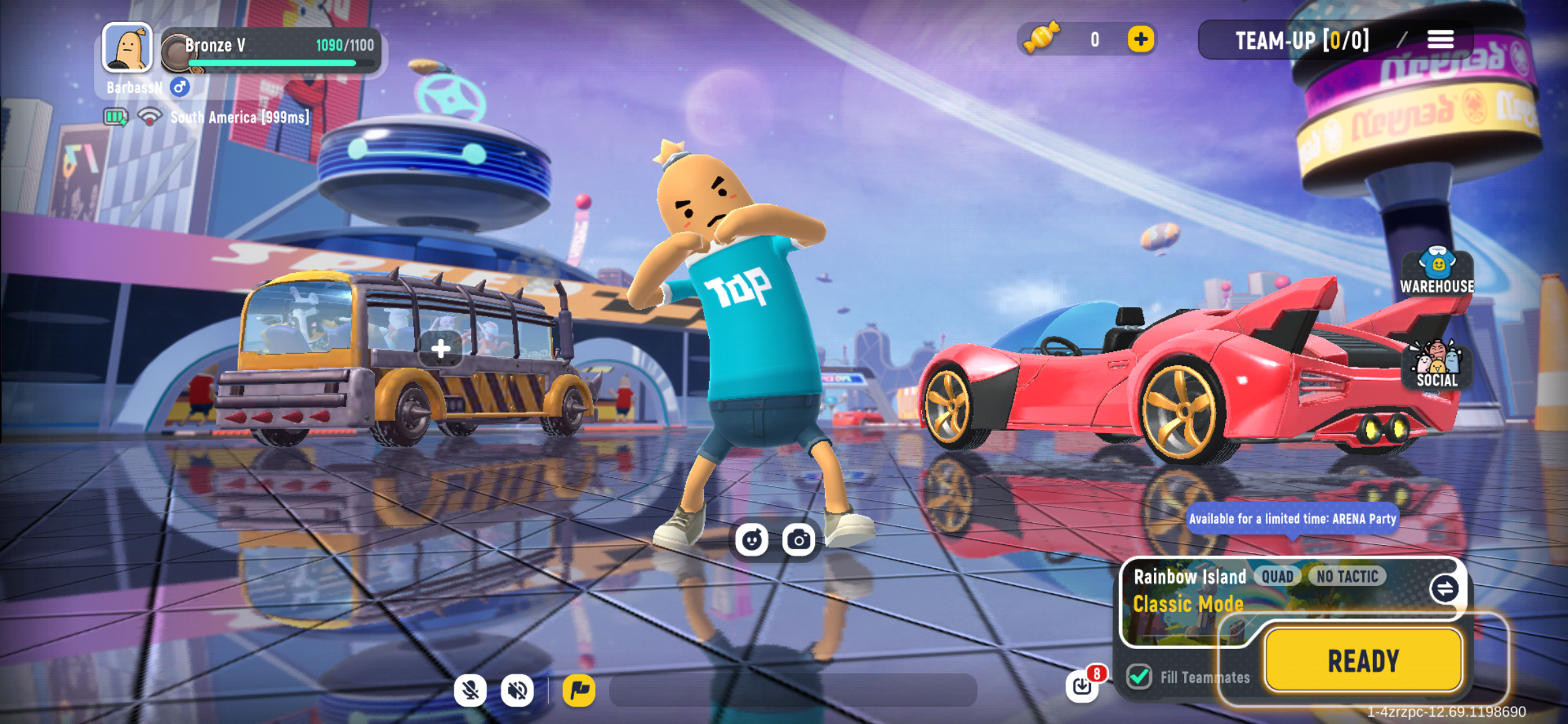1568x724 pixels.
Task: Open the hamburger menu
Action: 1440,40
